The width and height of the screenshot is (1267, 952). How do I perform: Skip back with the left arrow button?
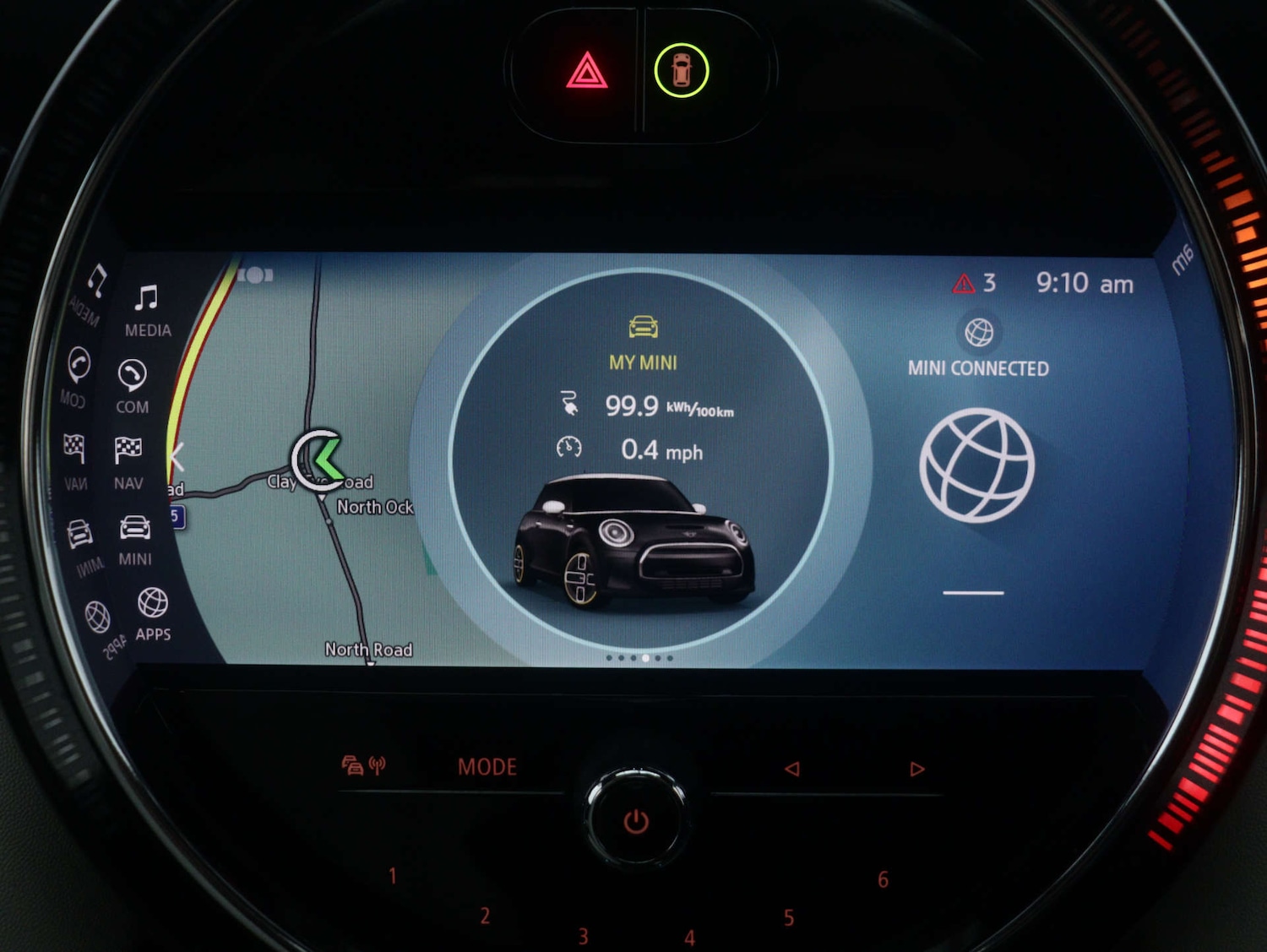[791, 769]
